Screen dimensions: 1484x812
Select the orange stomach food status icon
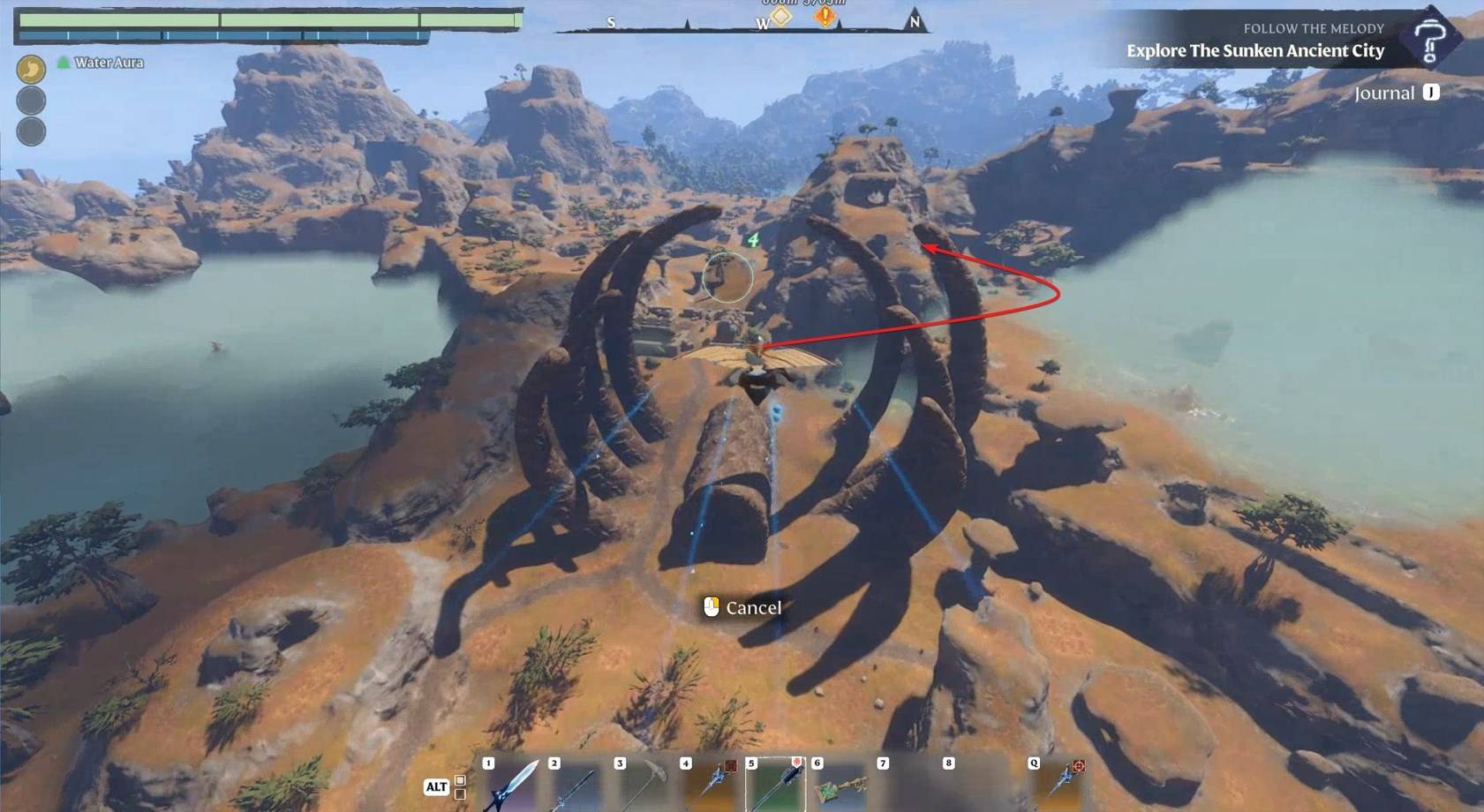click(31, 69)
